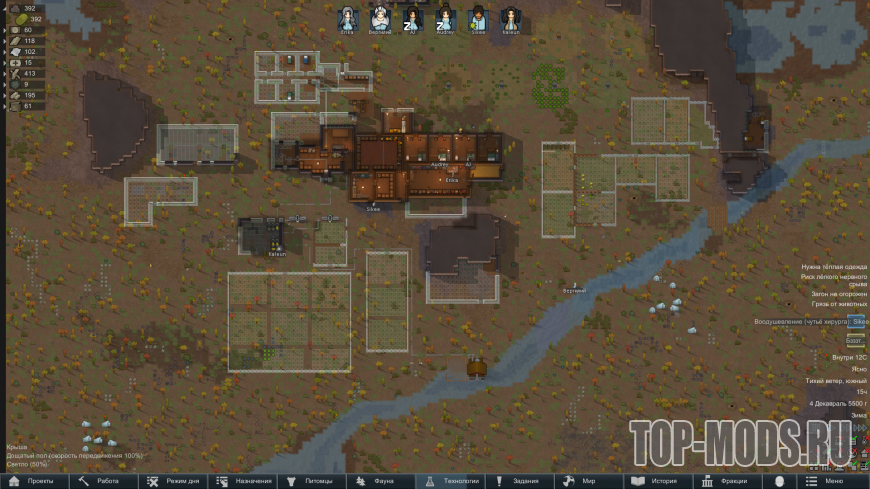Show the Фракции factions tab
Viewport: 870px width, 489px height.
730,481
